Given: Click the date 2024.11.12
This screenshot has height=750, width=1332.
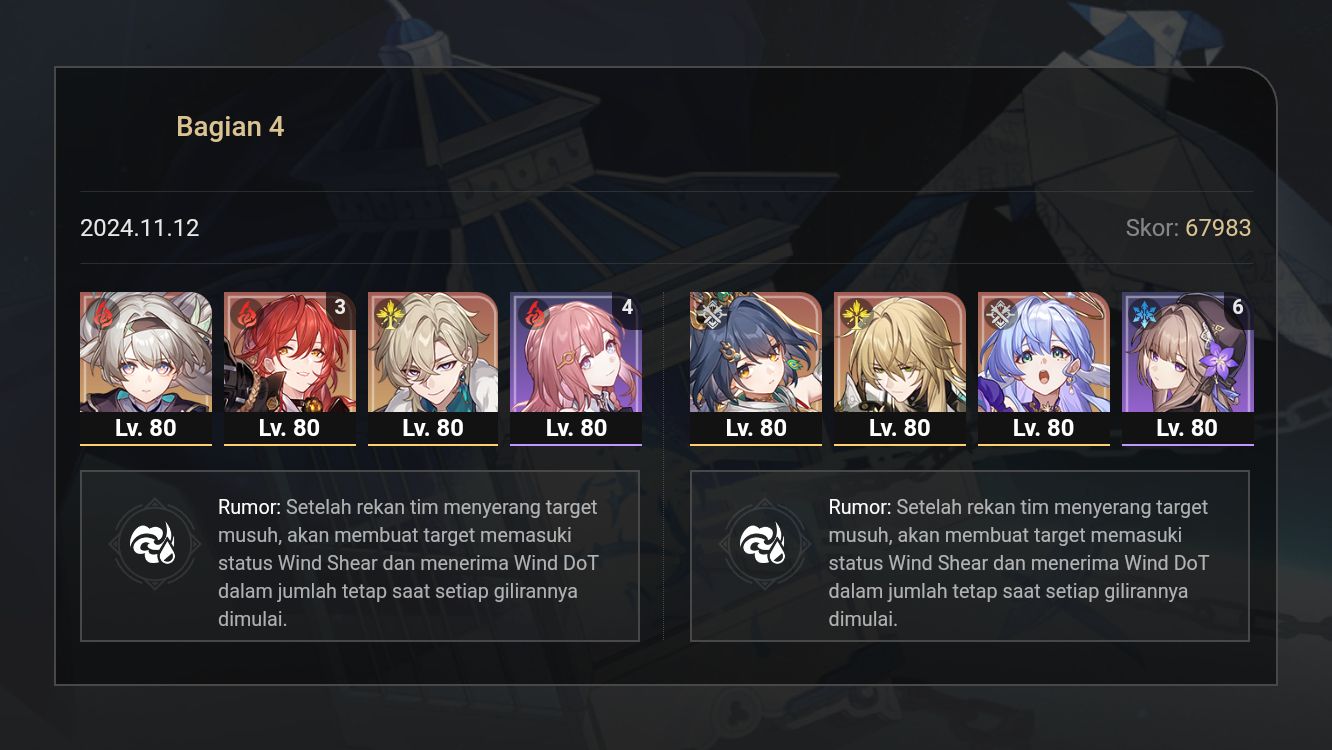Looking at the screenshot, I should tap(140, 228).
